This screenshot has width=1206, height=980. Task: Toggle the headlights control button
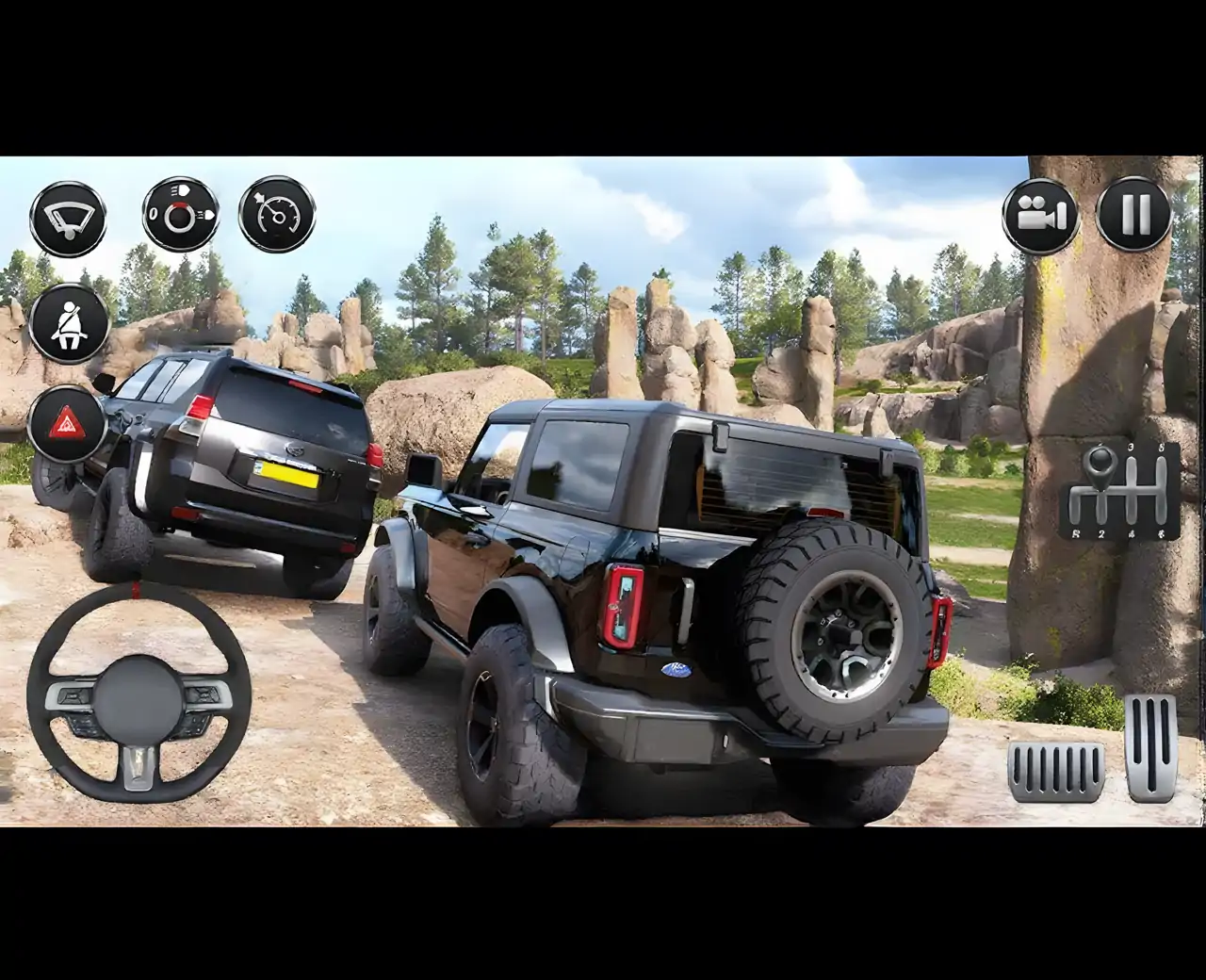(180, 215)
